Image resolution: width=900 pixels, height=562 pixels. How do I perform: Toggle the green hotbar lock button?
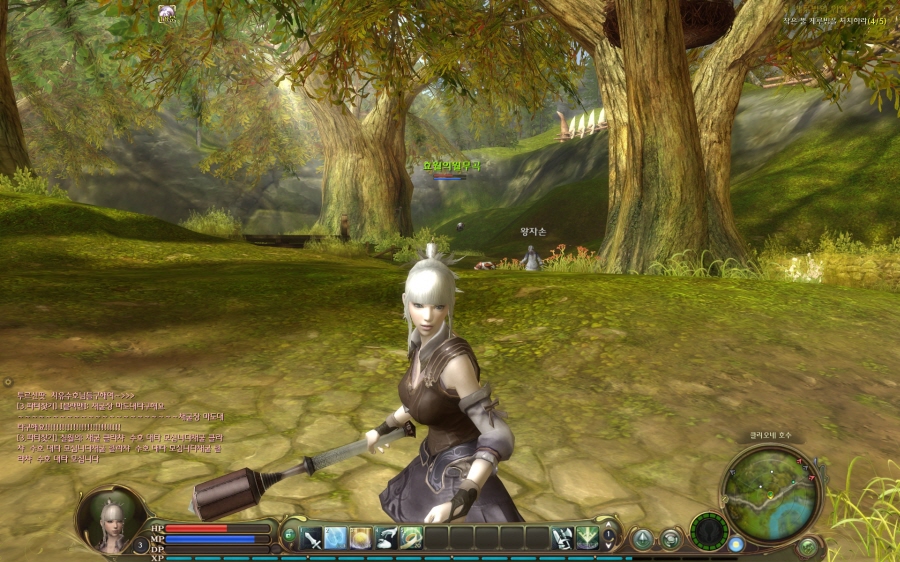pos(290,536)
